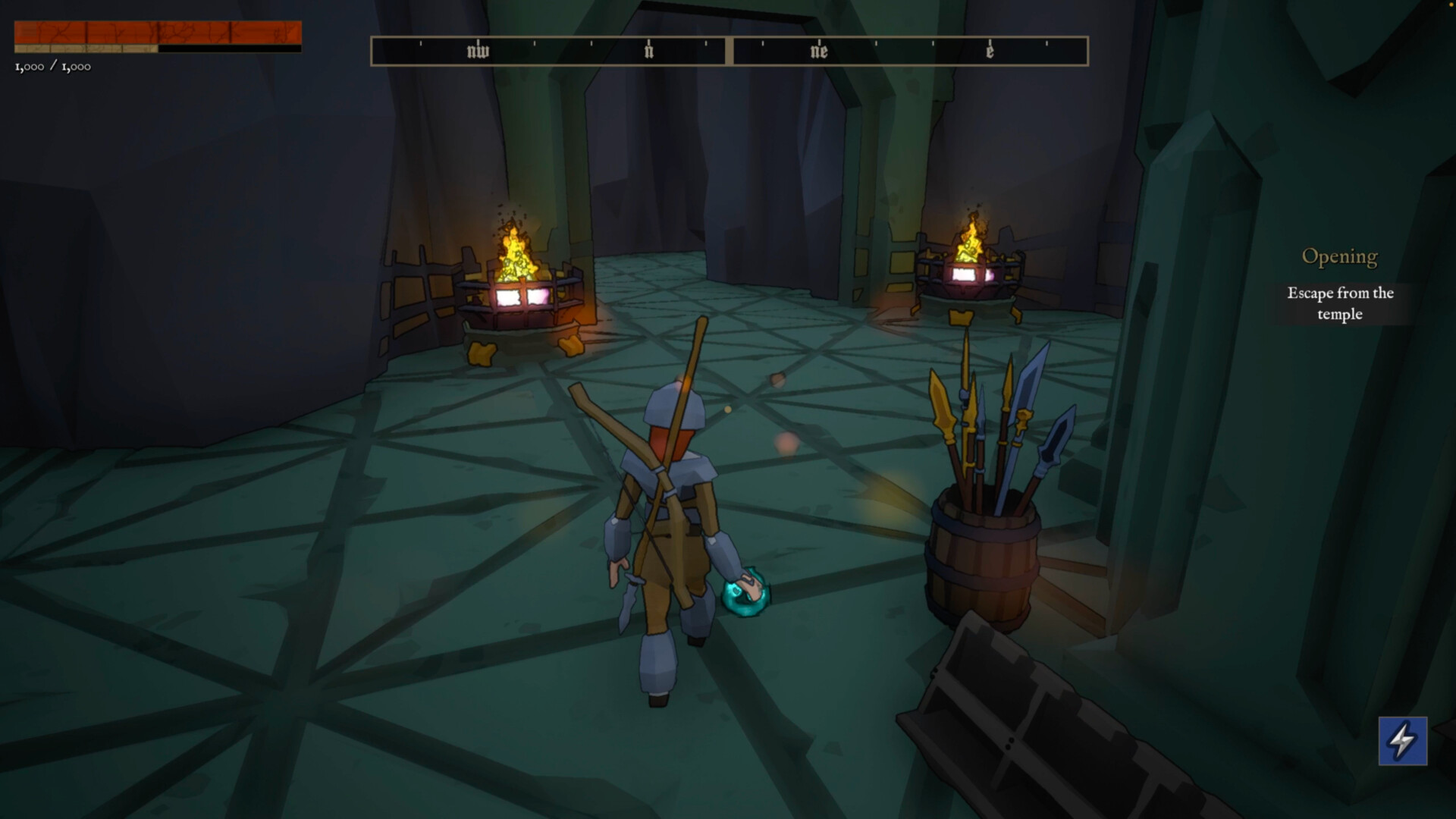Click the compass bar divider in the center
This screenshot has width=1456, height=819.
click(729, 50)
